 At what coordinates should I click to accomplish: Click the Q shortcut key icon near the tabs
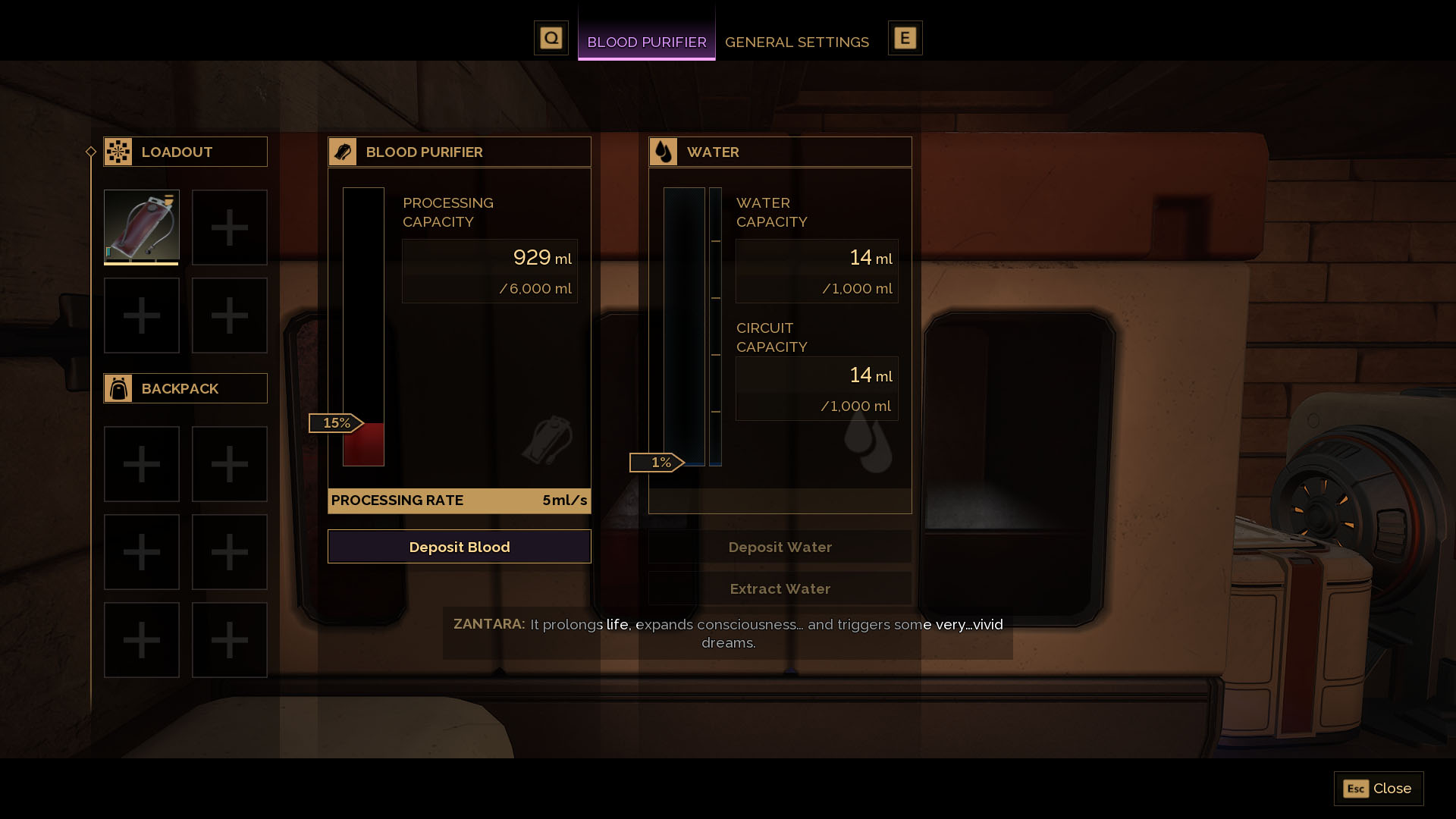(551, 37)
